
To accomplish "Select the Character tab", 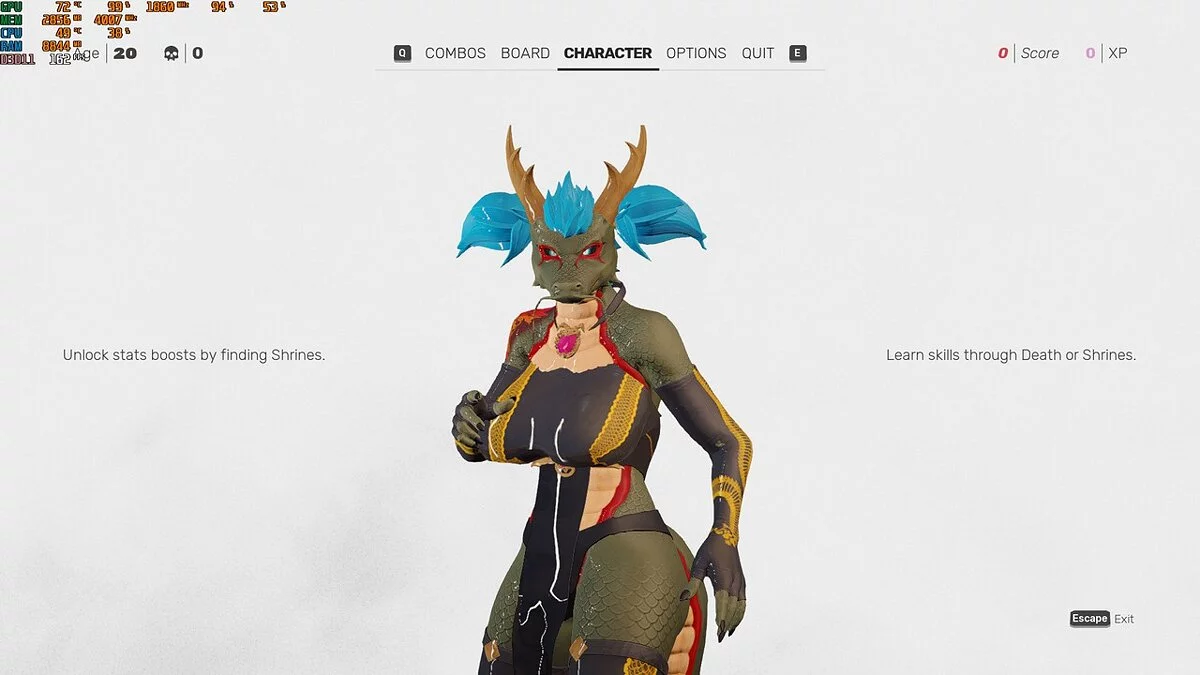I will pos(607,53).
